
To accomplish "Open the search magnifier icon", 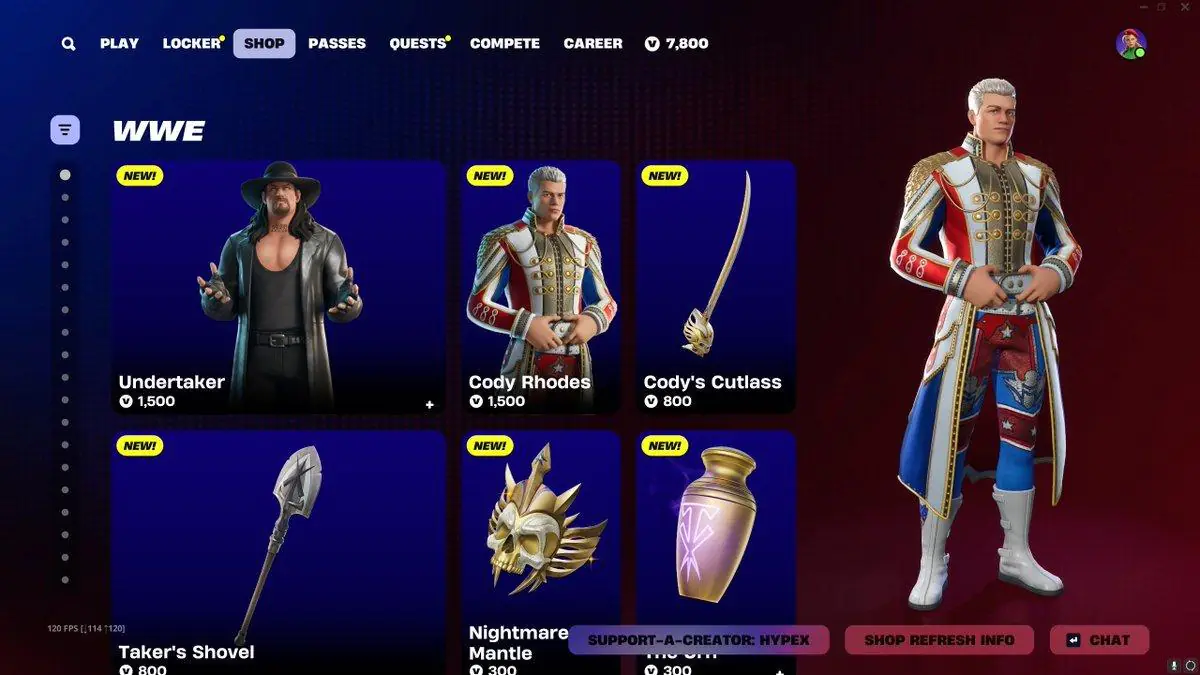I will 68,44.
